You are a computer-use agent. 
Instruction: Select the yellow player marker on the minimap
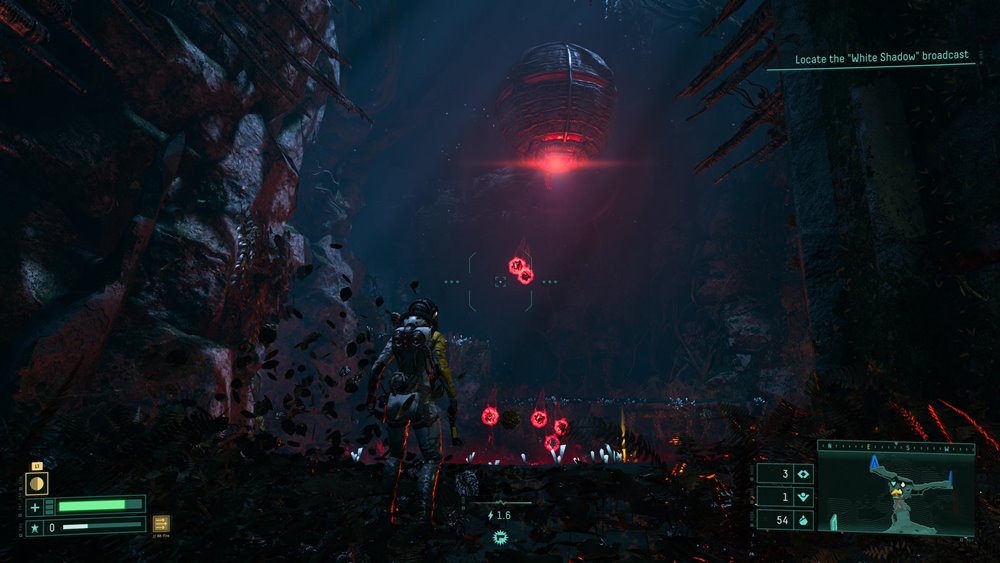(x=893, y=487)
